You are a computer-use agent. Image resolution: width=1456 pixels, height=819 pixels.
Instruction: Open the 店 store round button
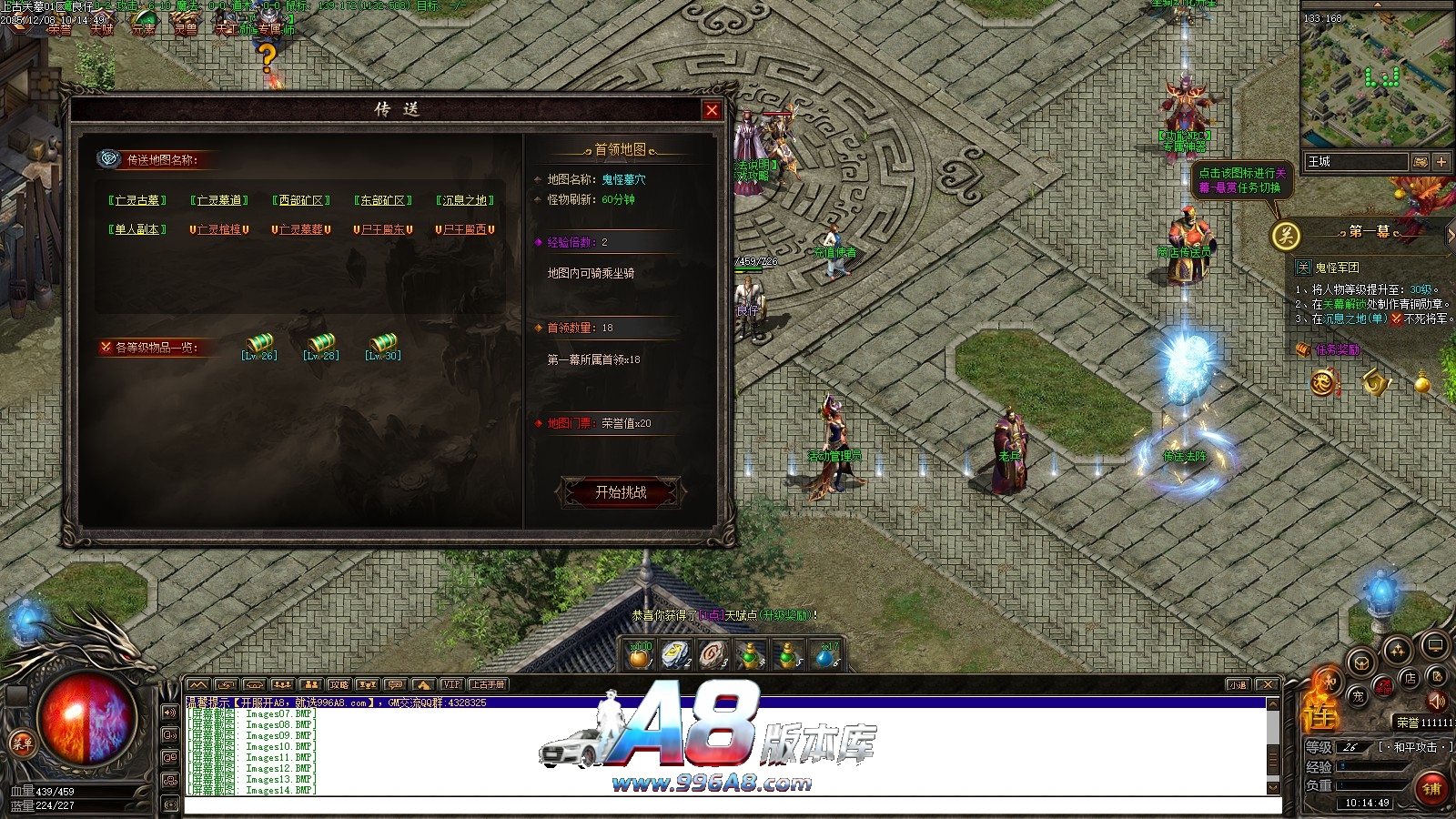[1410, 678]
